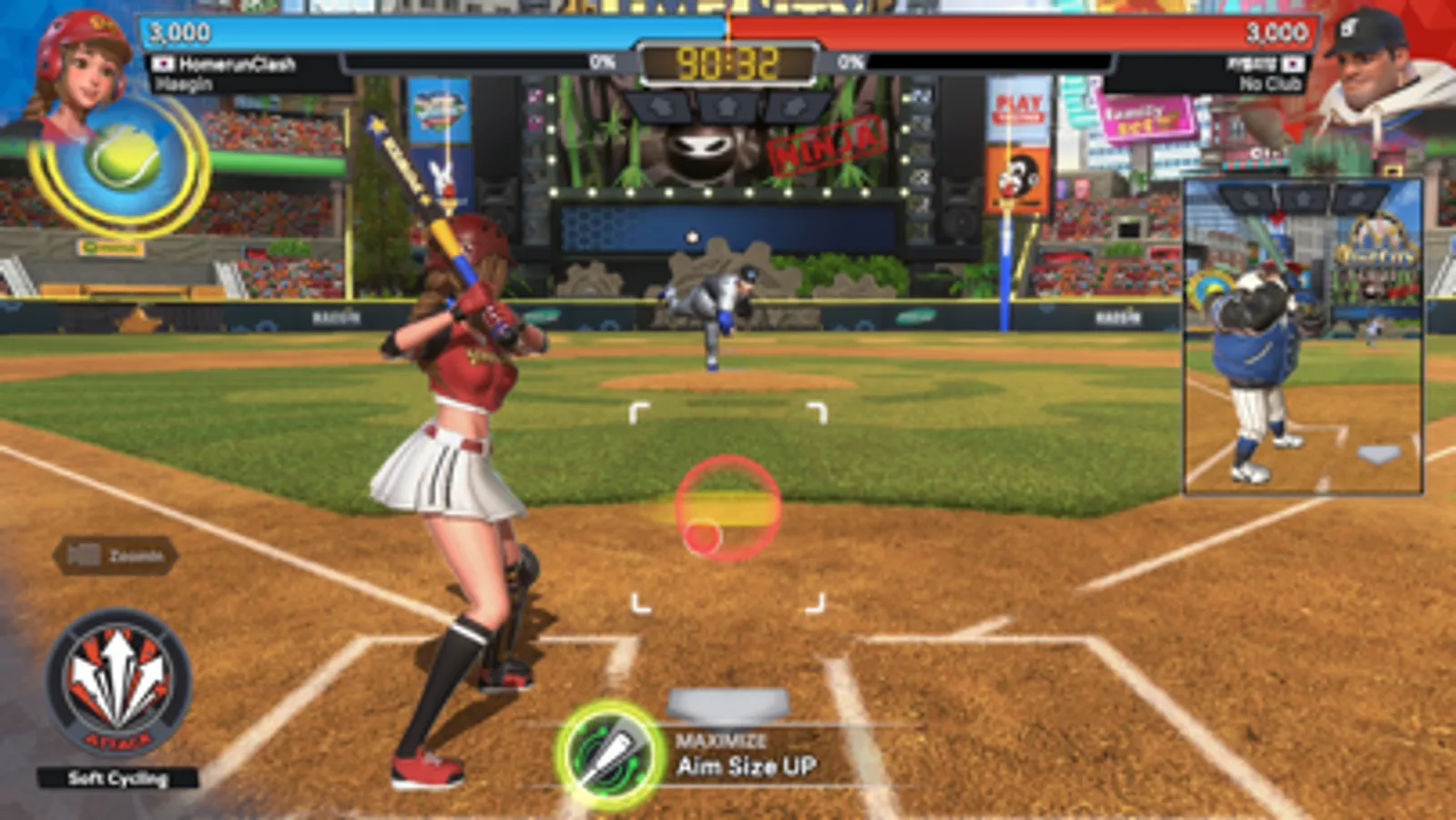Tap the aiming reticle circle near home plate

pos(728,508)
